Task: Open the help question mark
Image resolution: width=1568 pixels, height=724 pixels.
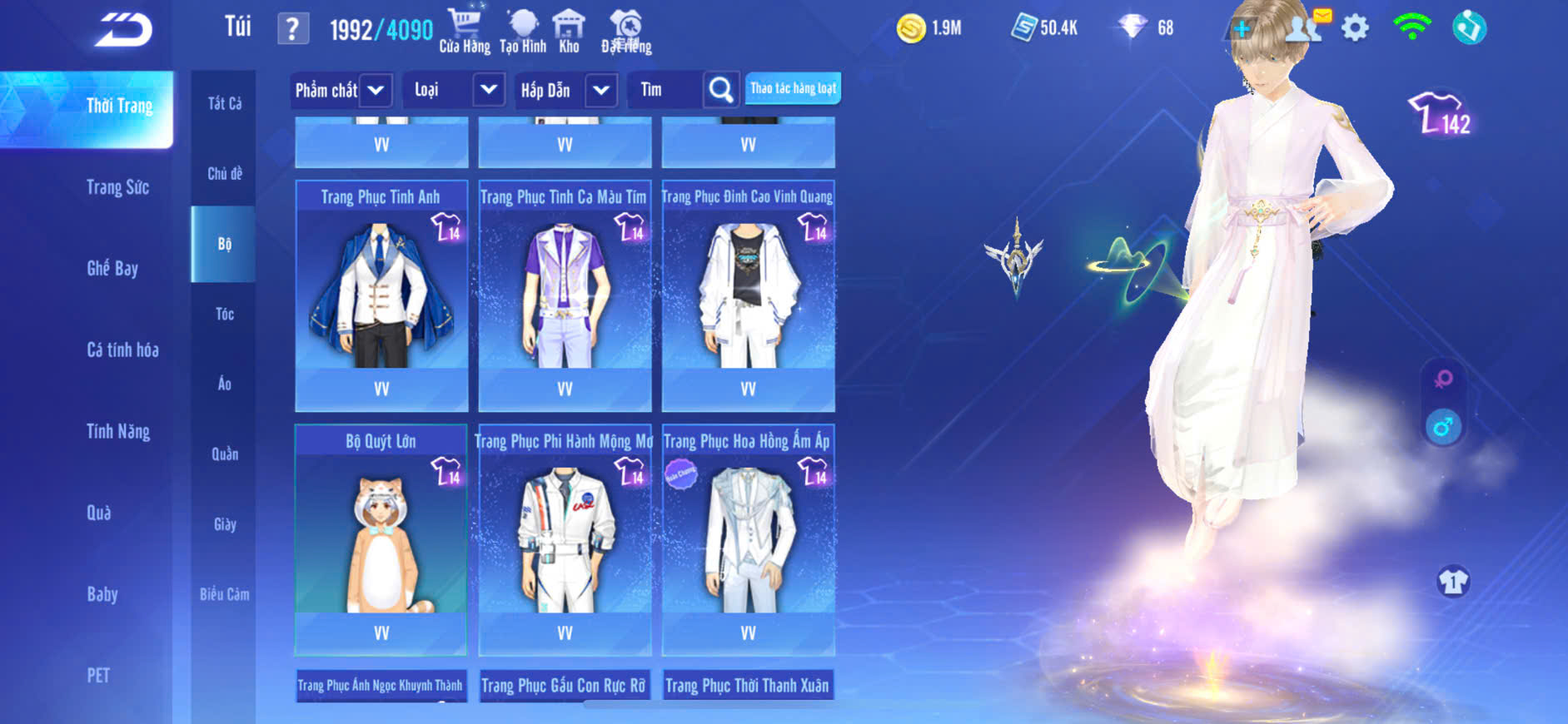Action: tap(292, 29)
